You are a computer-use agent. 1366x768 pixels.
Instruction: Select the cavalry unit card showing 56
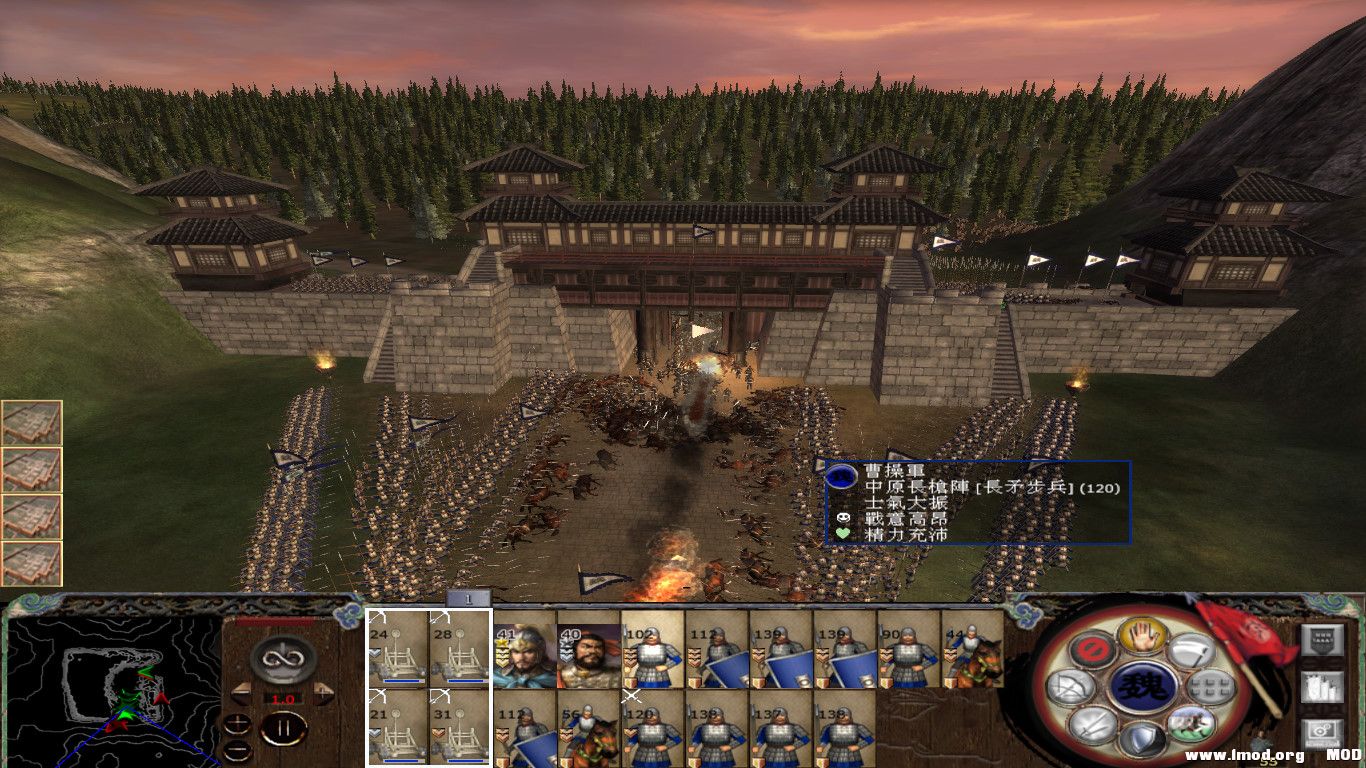[589, 728]
